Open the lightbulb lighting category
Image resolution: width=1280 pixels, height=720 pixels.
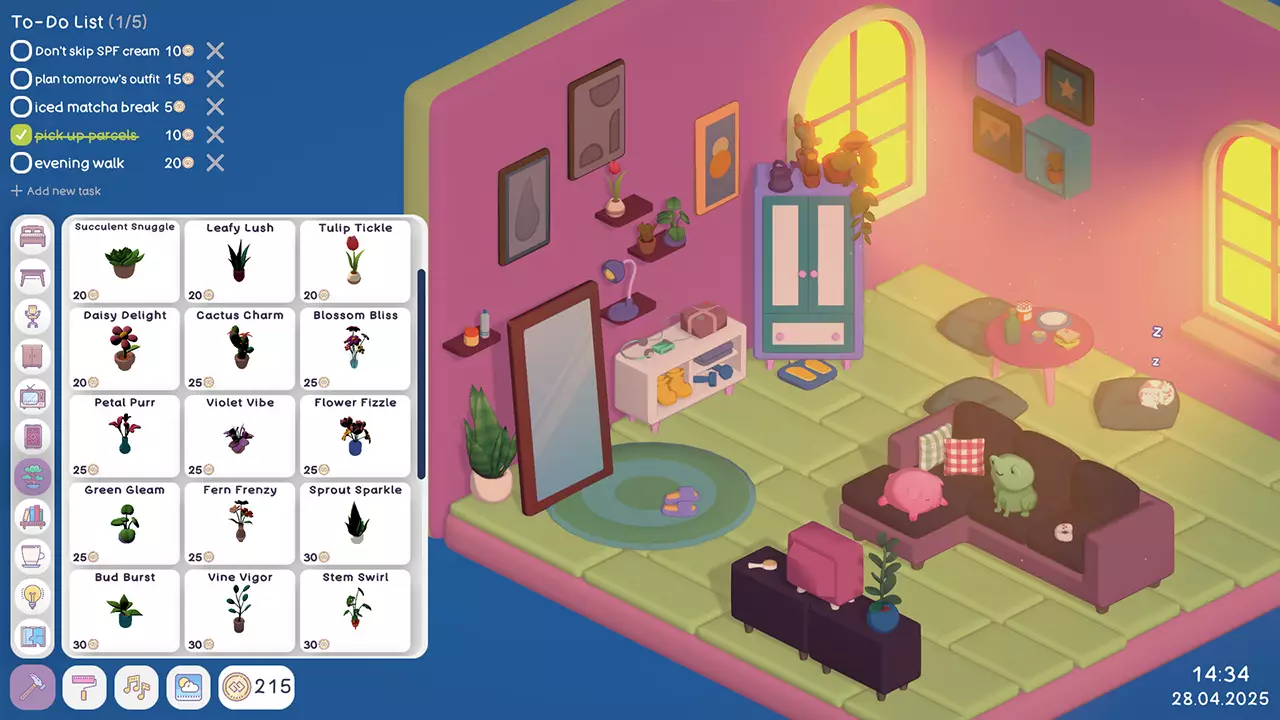(33, 597)
